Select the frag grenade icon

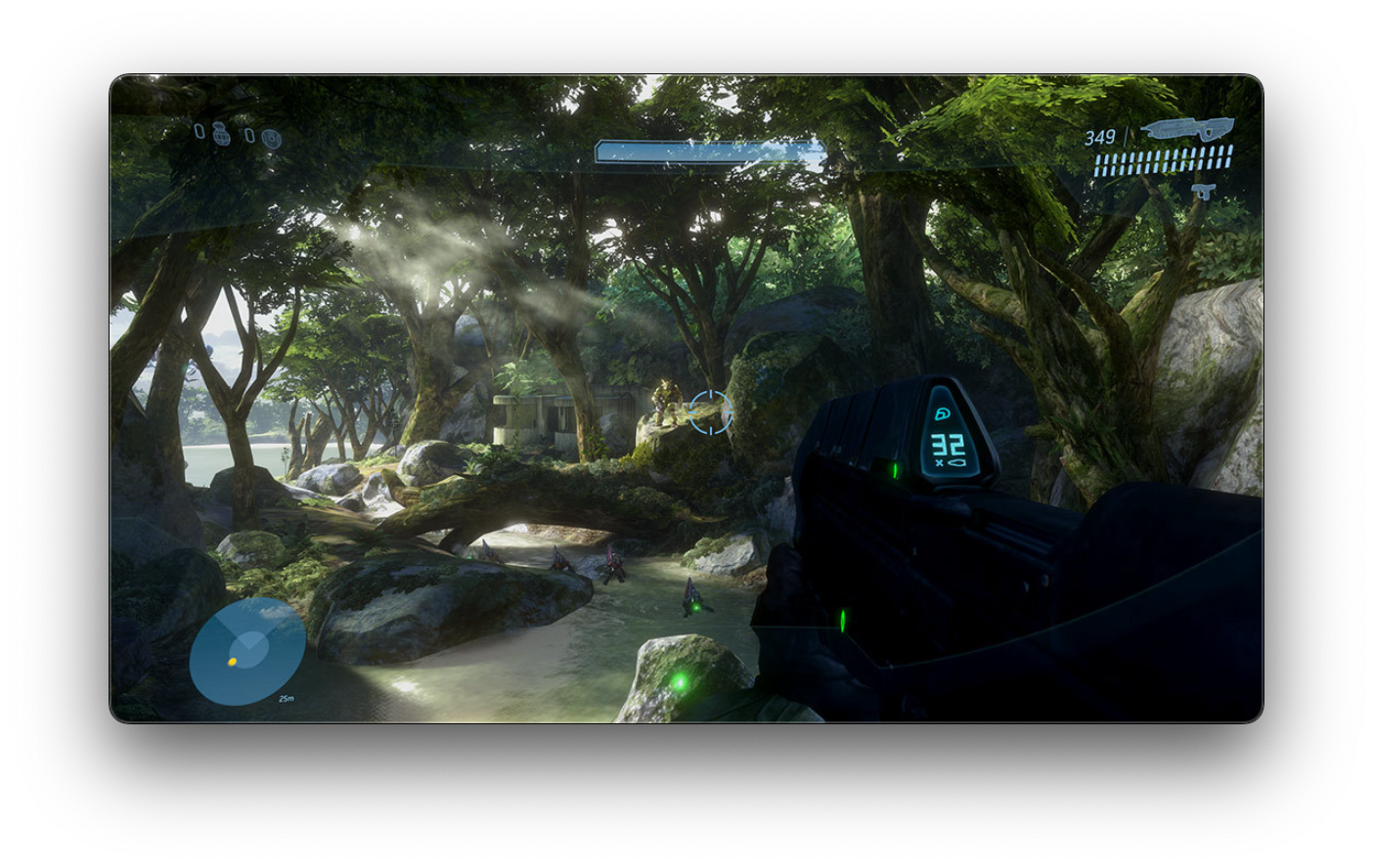[221, 135]
